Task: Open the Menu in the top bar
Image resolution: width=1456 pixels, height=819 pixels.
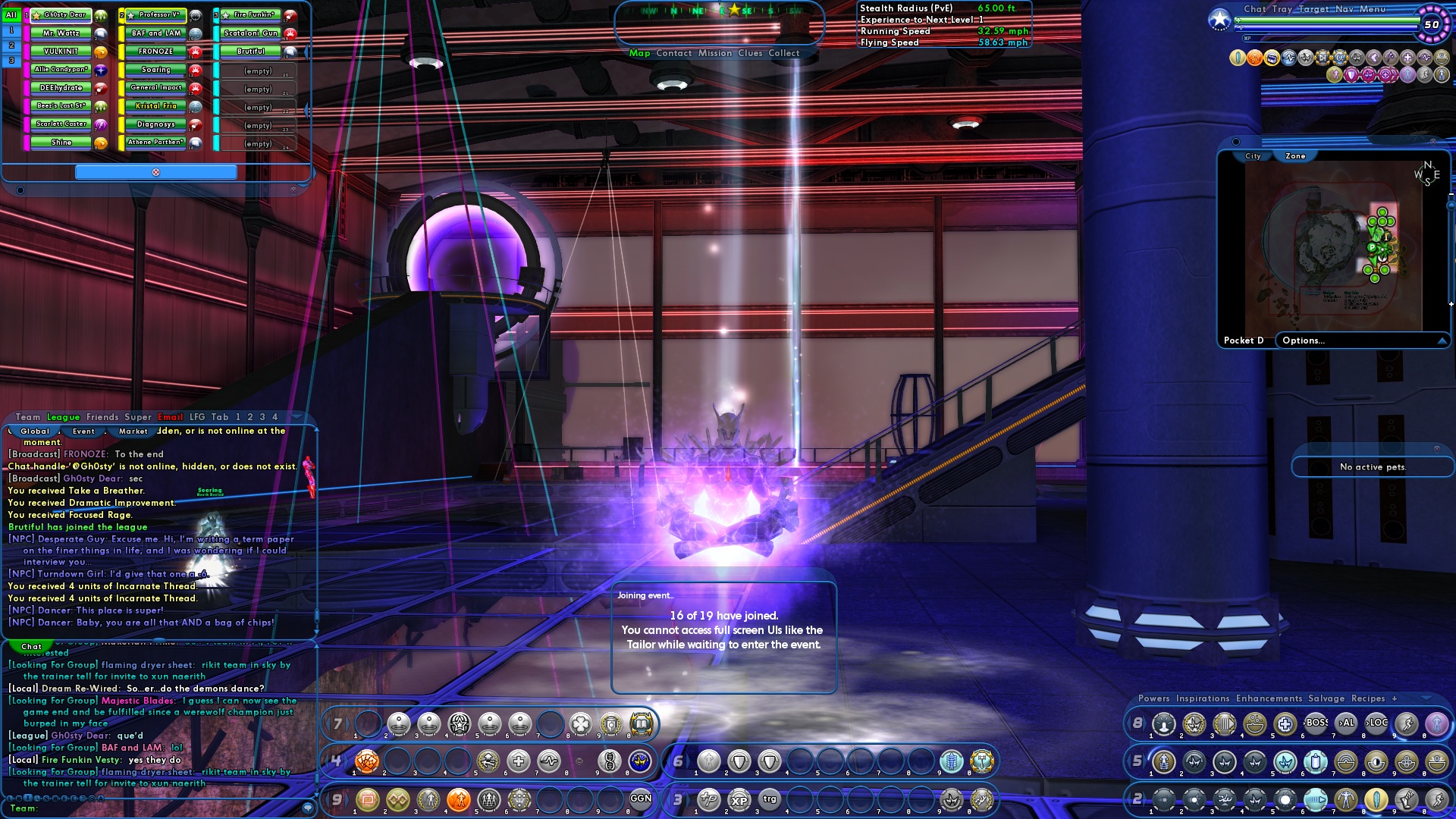Action: pos(1372,9)
